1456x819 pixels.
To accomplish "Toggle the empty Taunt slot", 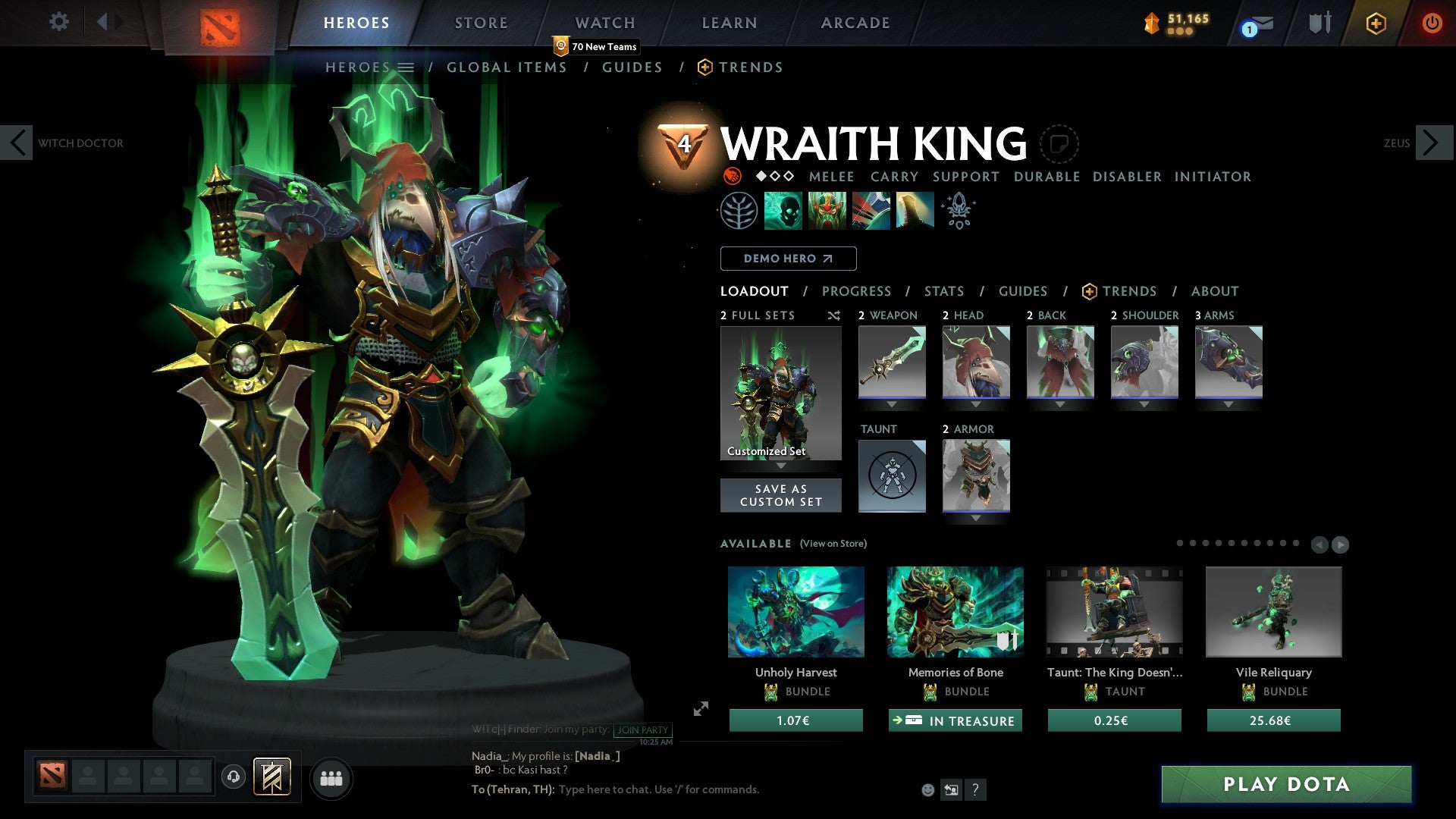I will coord(892,475).
